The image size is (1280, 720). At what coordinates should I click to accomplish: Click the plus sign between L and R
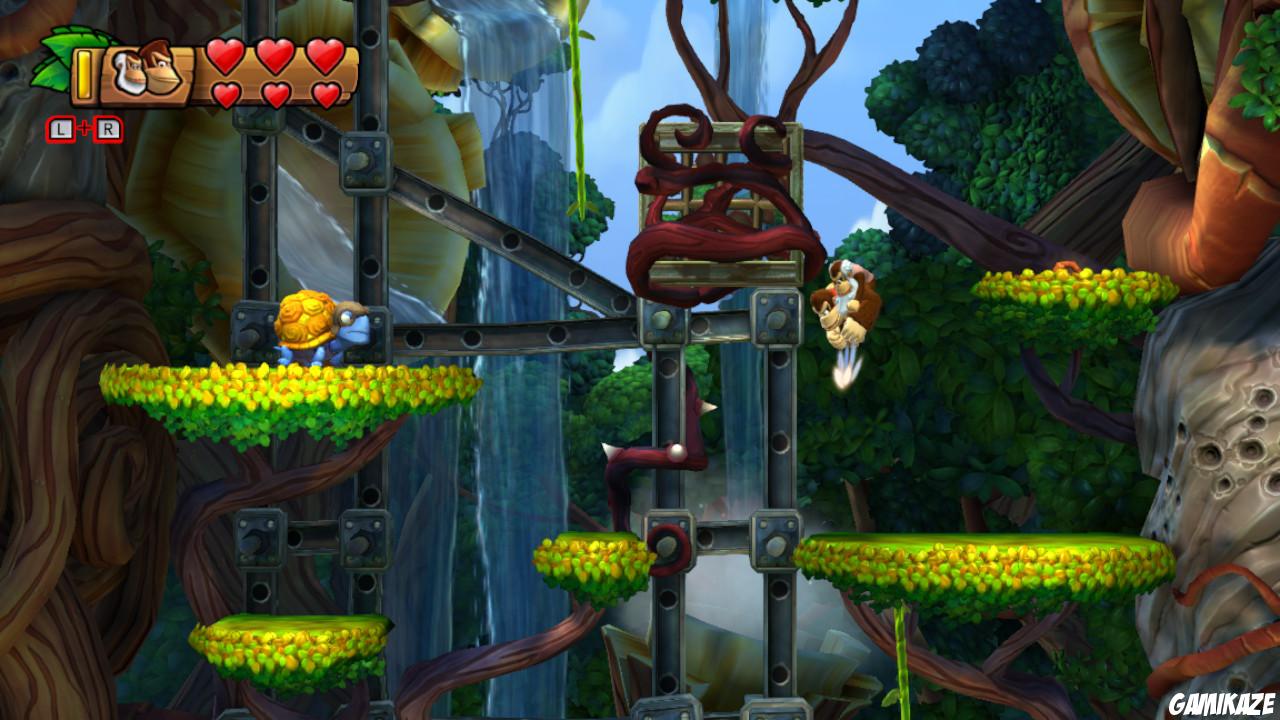84,127
